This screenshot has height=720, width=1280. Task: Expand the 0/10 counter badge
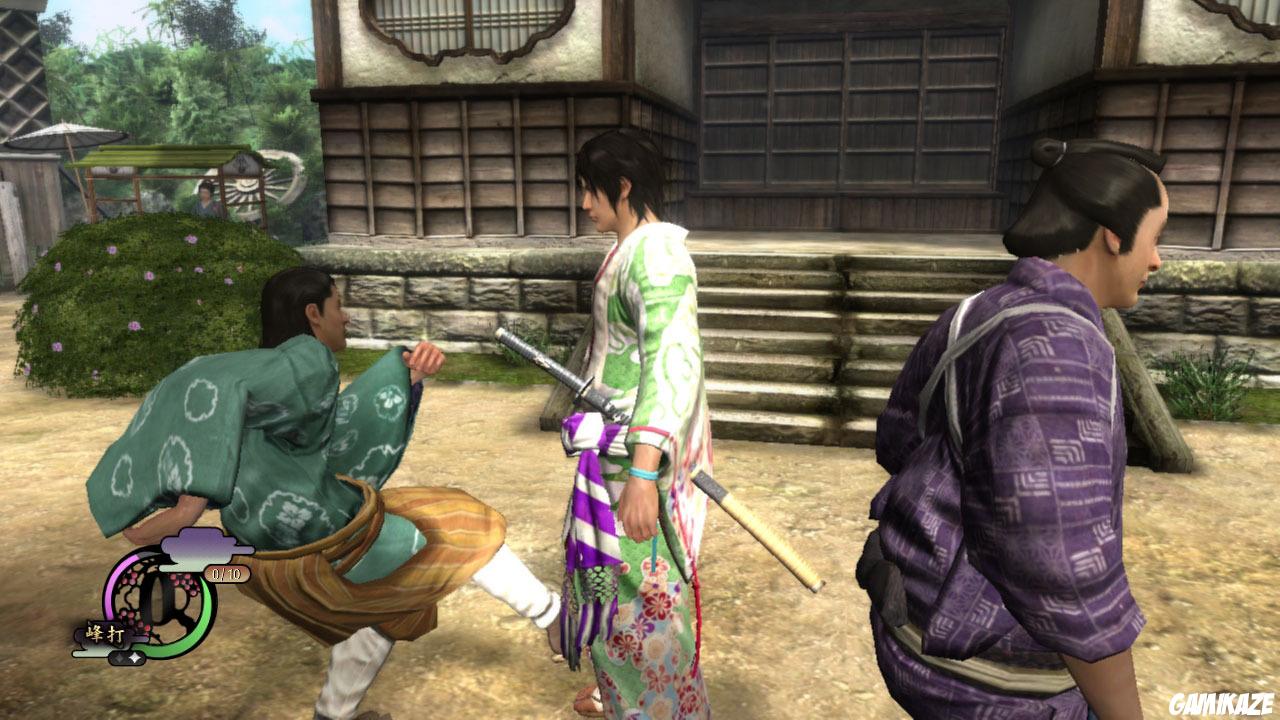click(225, 574)
